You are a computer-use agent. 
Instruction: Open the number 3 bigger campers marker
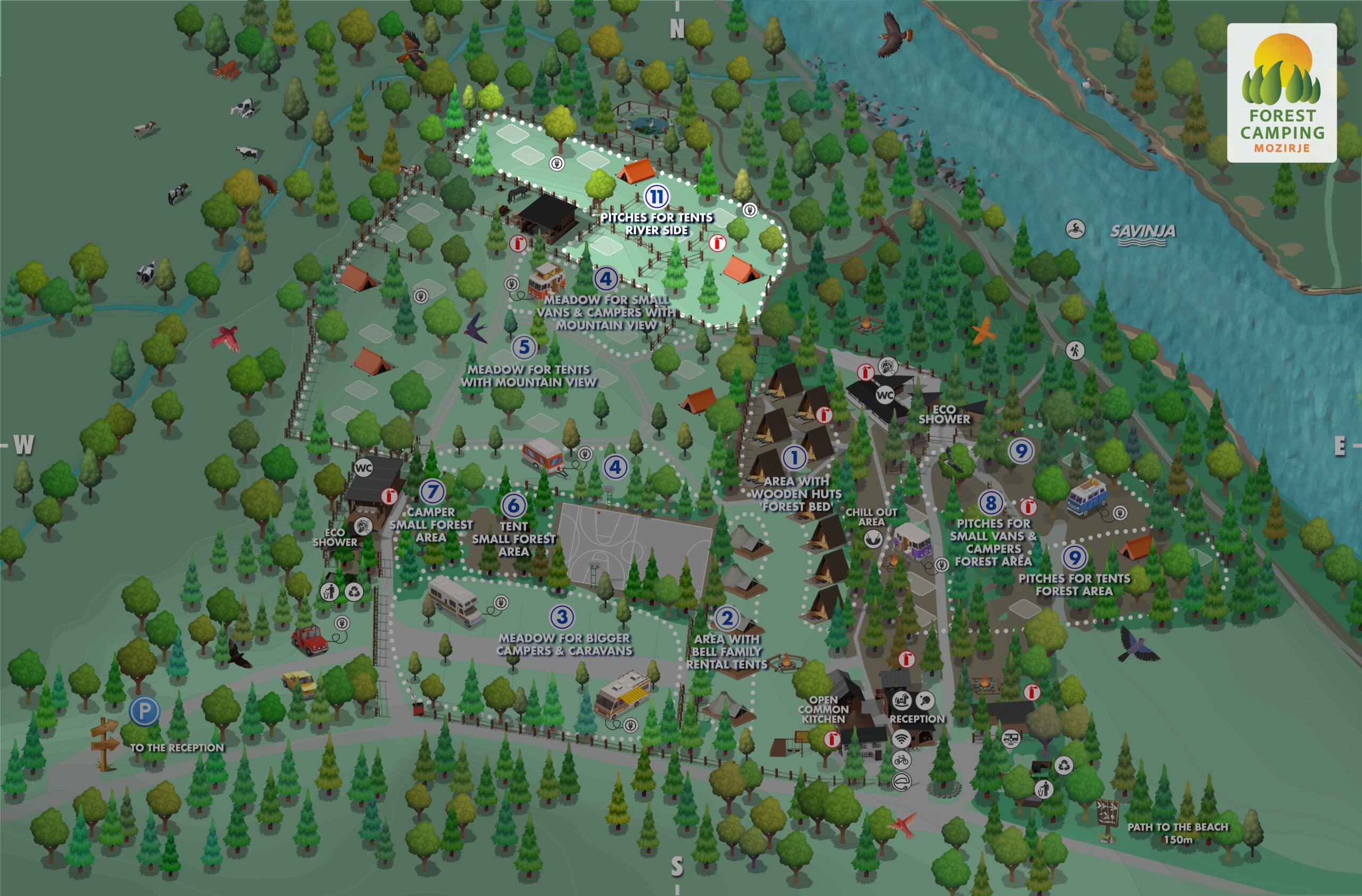pyautogui.click(x=562, y=617)
